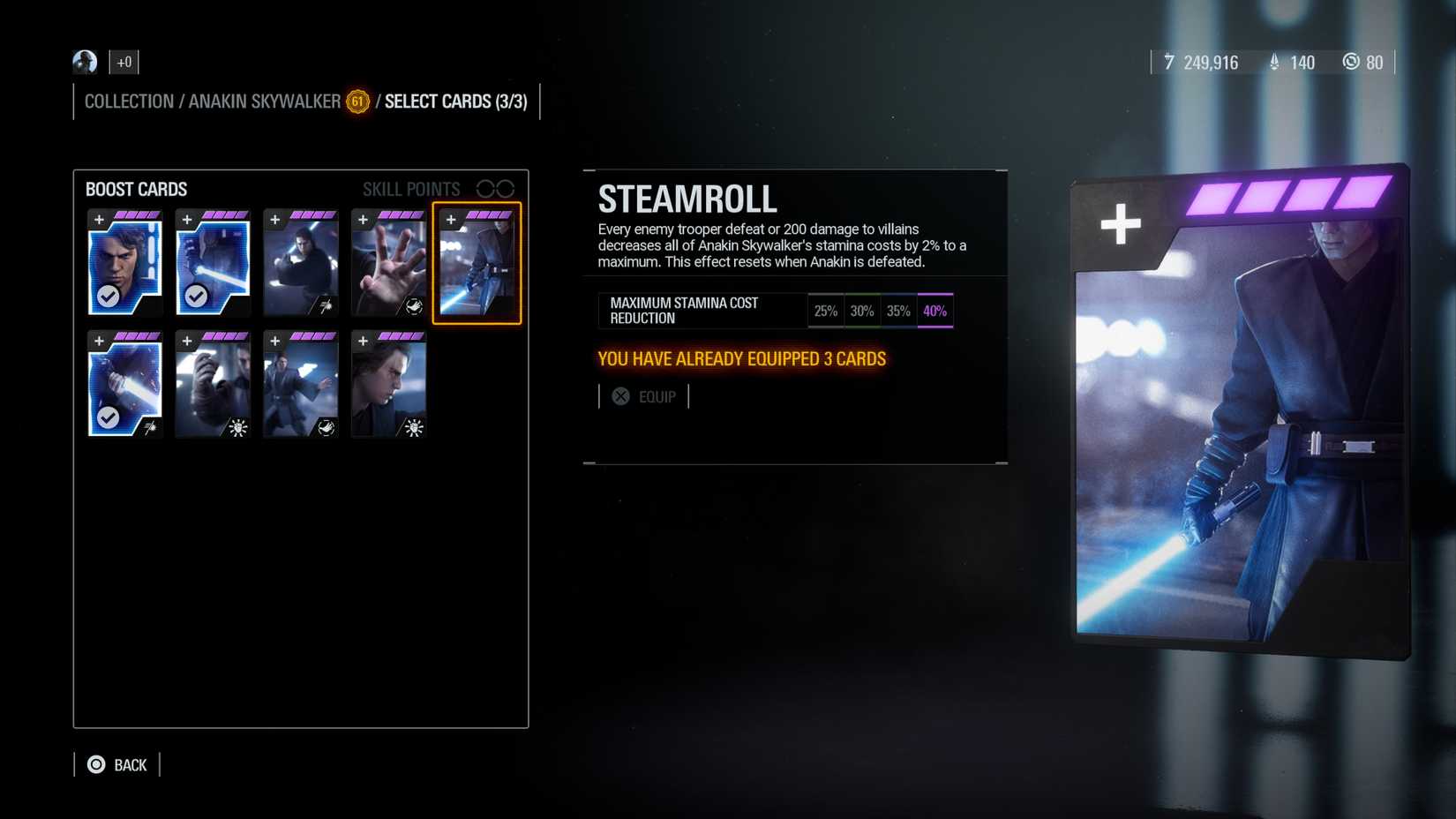Click the force-hand icon on the fourth boost card
Screen dimensions: 1456x819
coord(414,304)
